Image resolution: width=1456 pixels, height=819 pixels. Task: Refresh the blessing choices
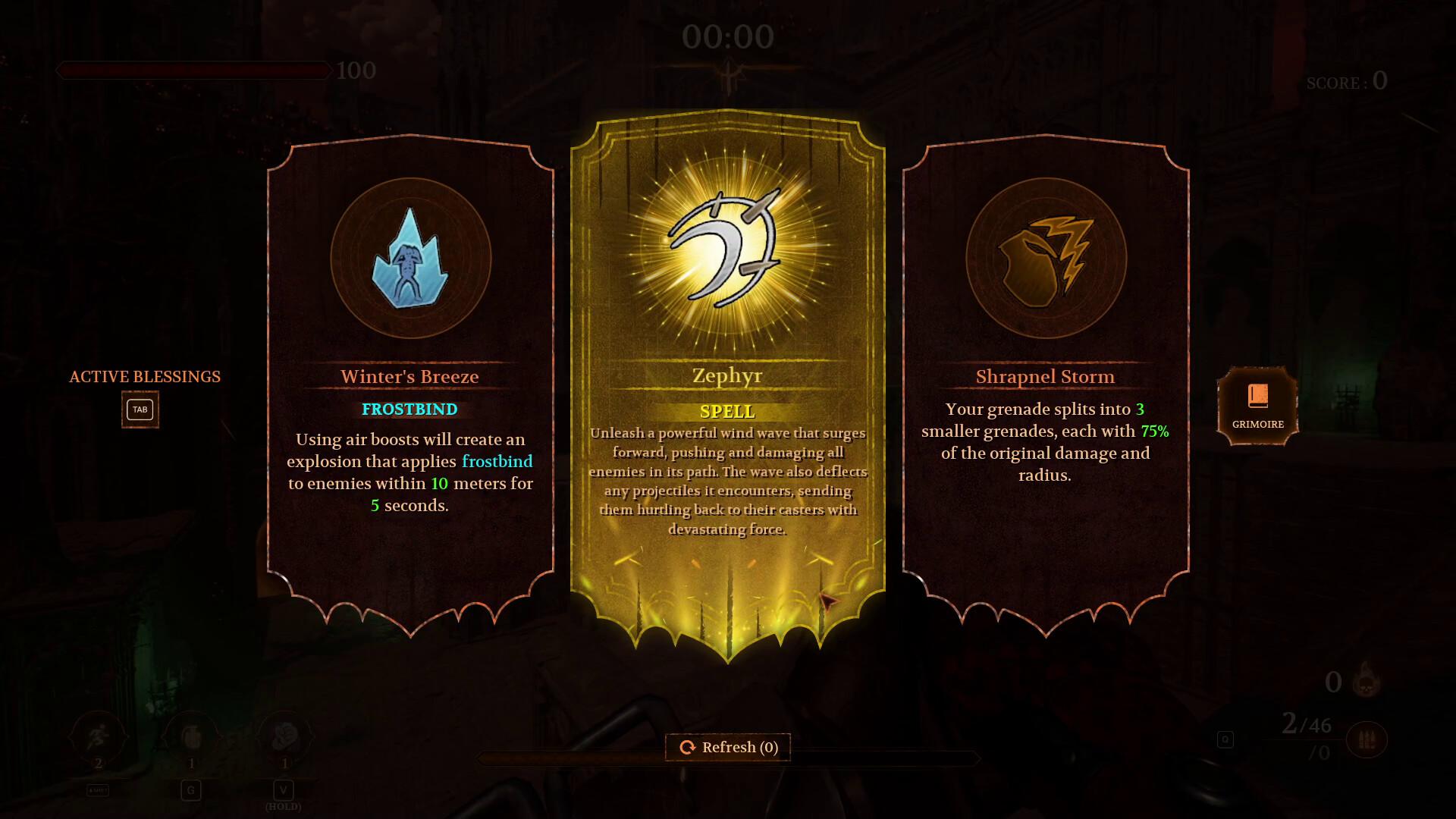click(x=727, y=747)
